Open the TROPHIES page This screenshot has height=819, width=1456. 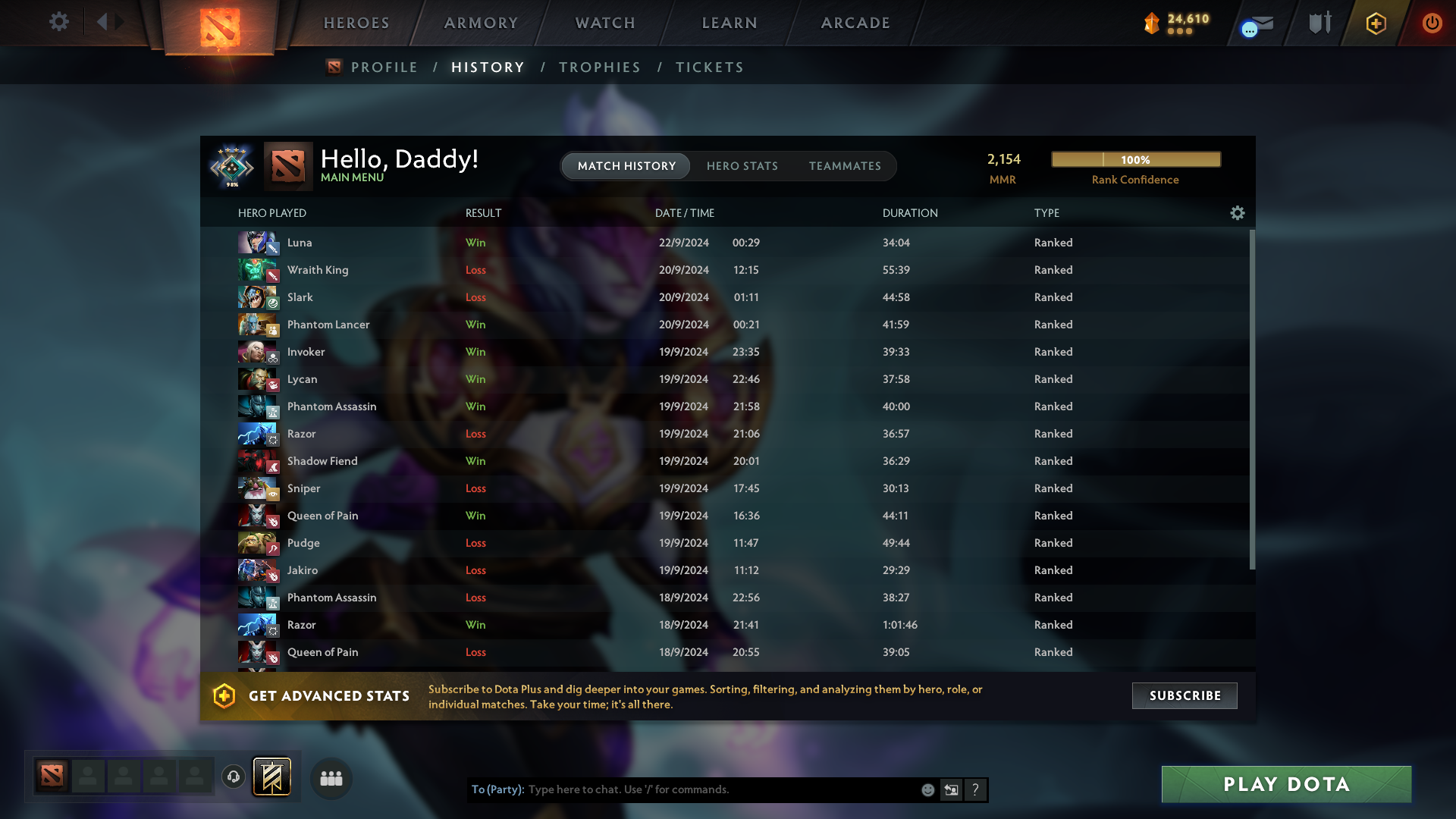pos(599,67)
